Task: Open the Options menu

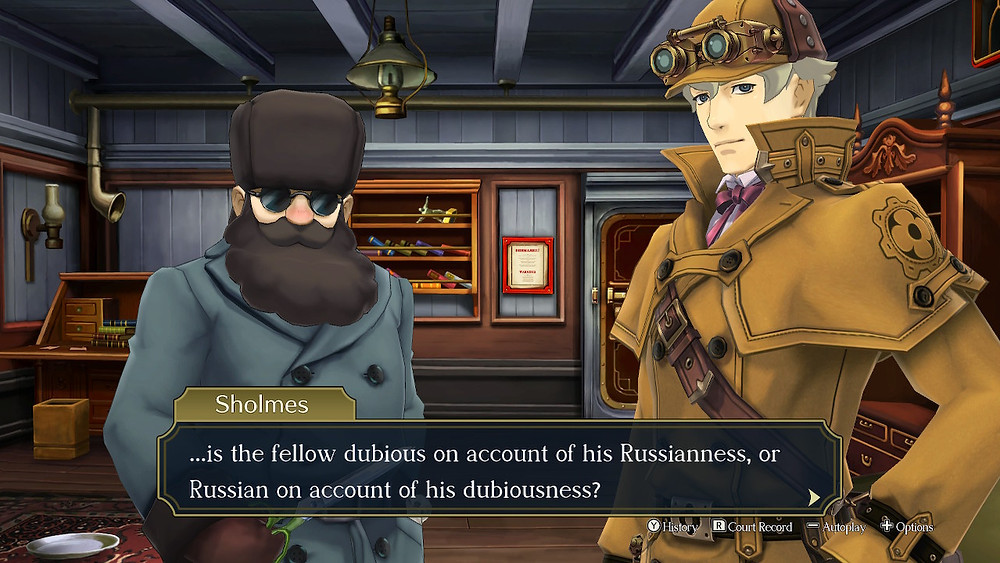Action: [907, 526]
